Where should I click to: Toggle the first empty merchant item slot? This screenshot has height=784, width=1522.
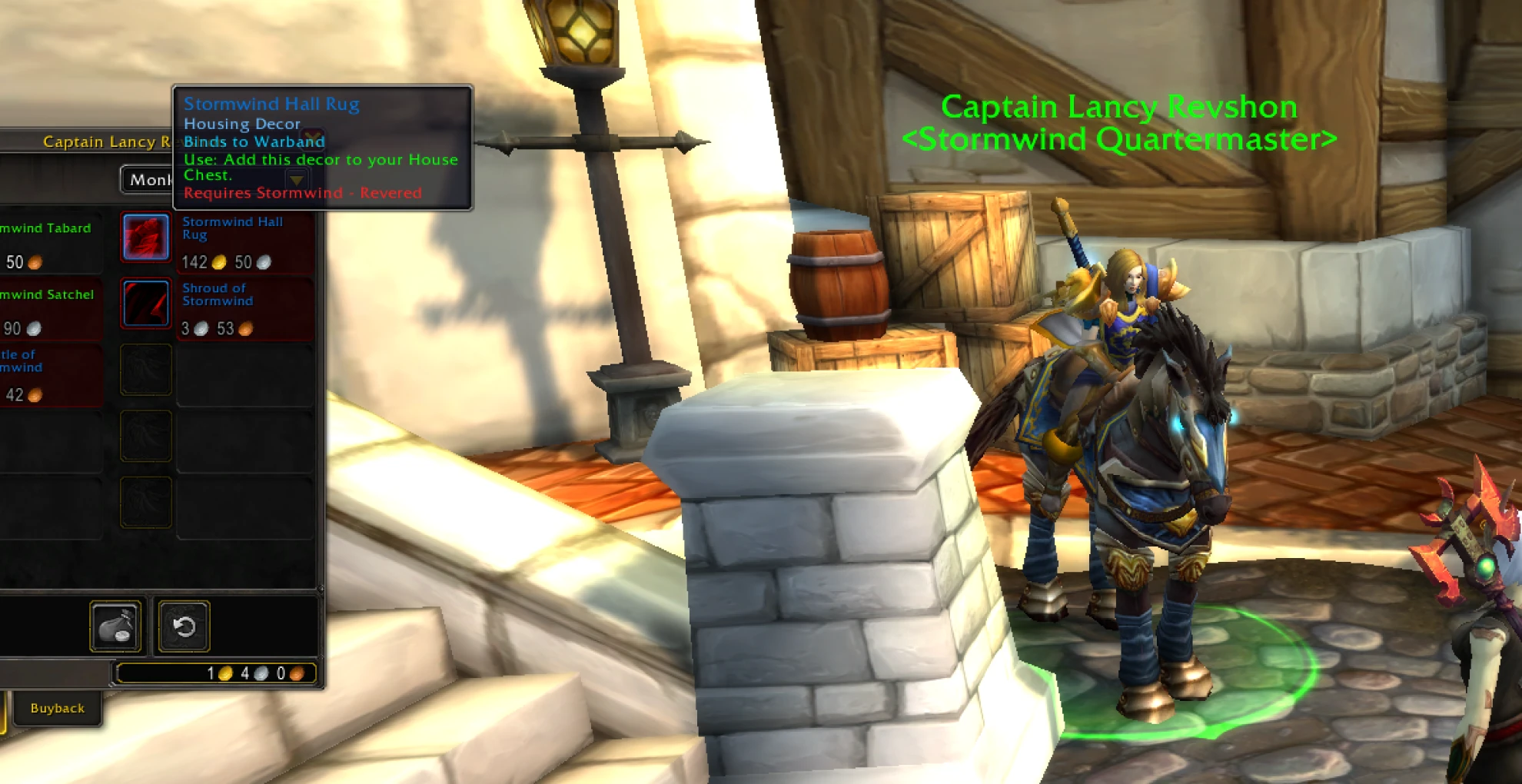[x=146, y=369]
